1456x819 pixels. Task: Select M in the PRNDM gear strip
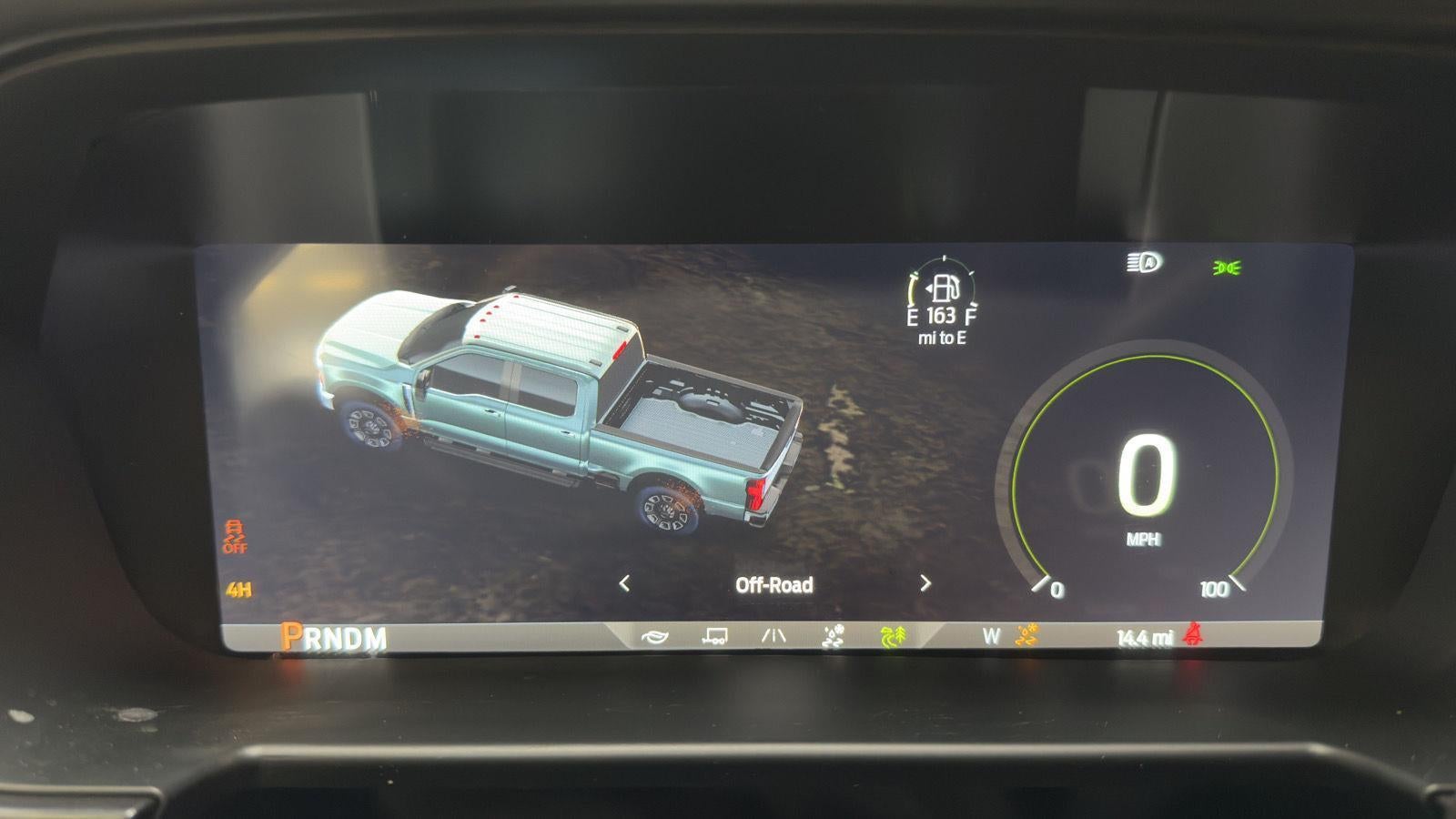pos(379,637)
